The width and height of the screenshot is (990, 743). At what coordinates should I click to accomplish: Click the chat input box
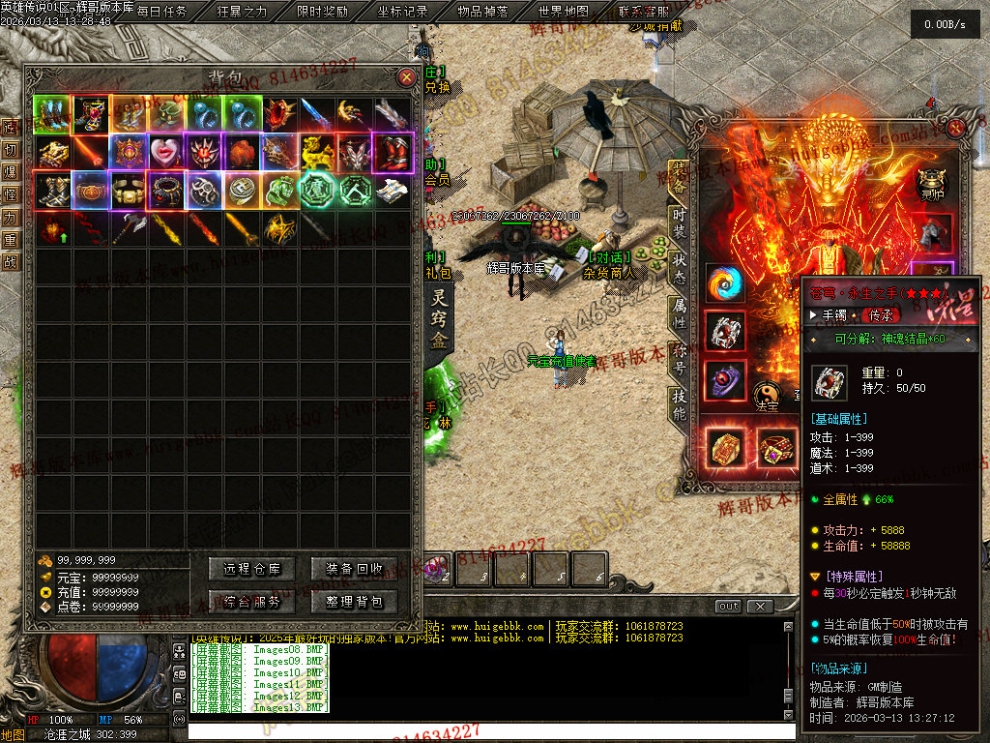pos(490,731)
